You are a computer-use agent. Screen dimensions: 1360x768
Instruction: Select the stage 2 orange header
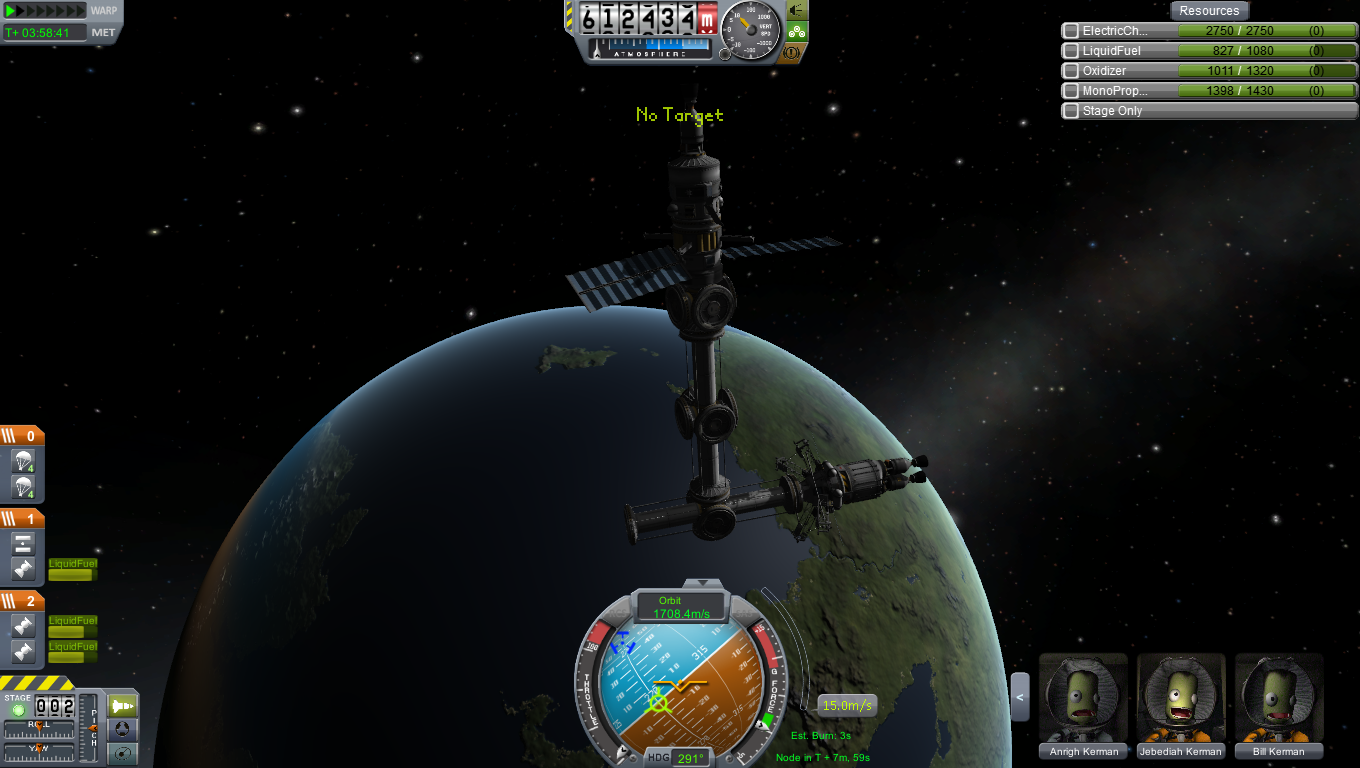click(22, 601)
